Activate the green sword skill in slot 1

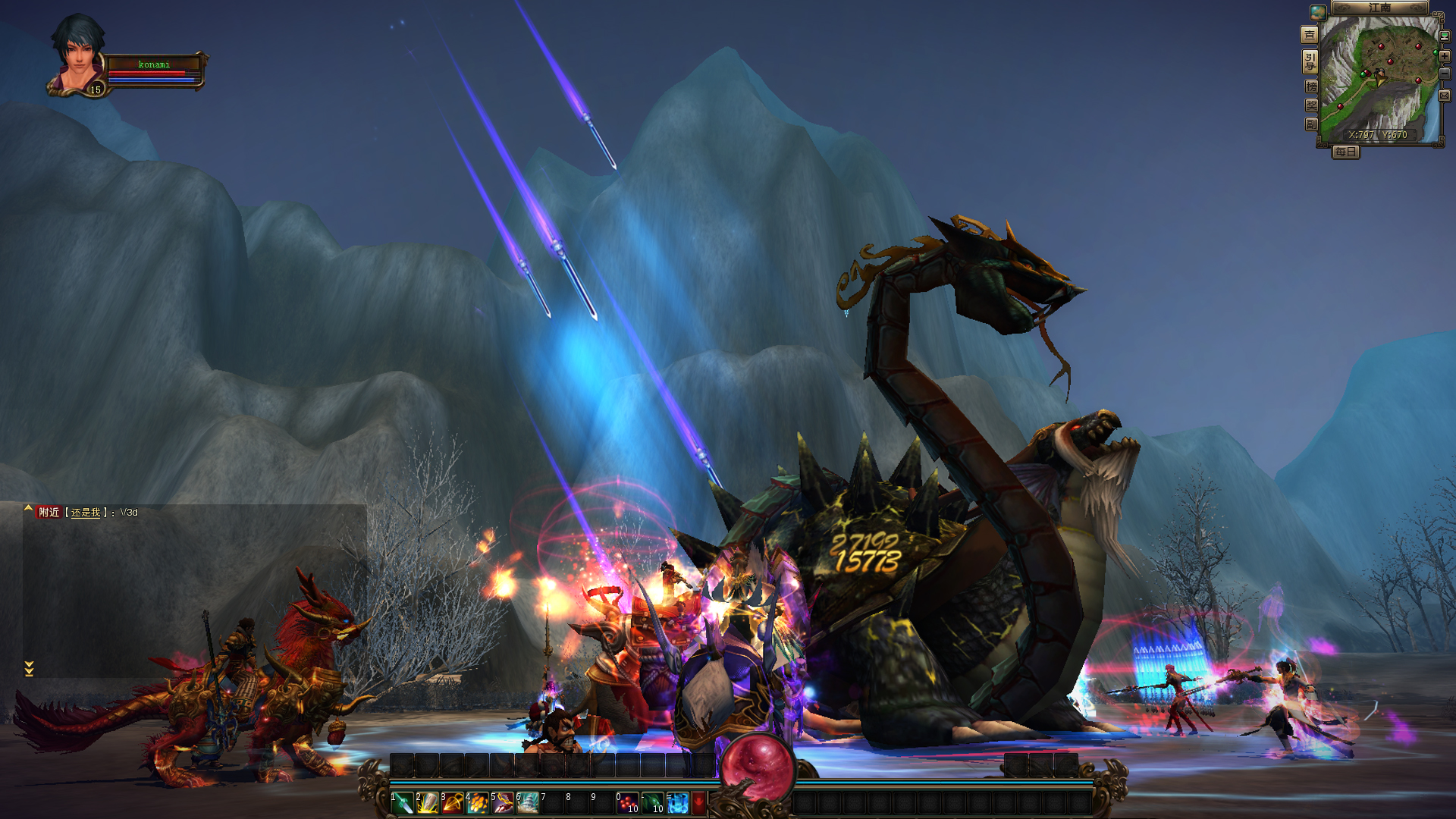(403, 802)
